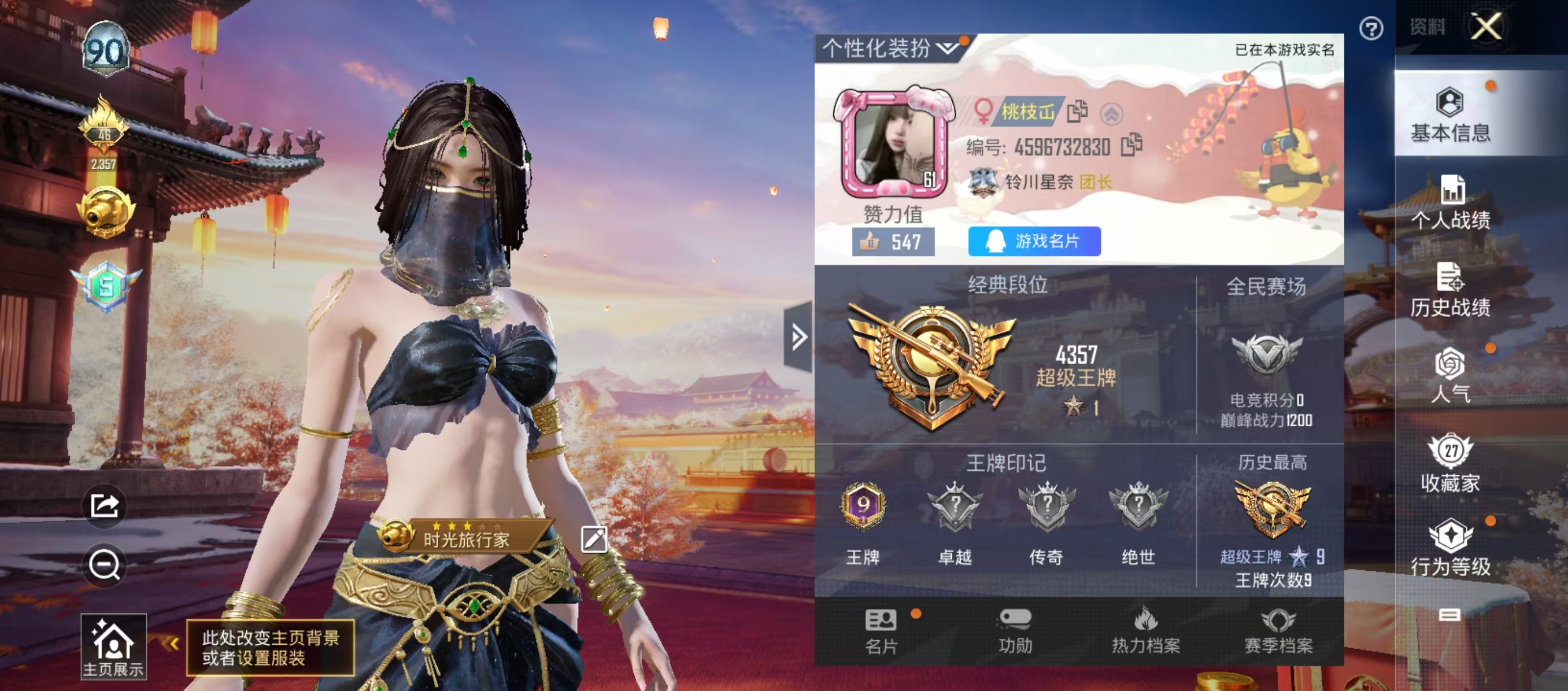Image resolution: width=1568 pixels, height=691 pixels.
Task: Switch to the 名片 bottom tab
Action: pos(881,631)
